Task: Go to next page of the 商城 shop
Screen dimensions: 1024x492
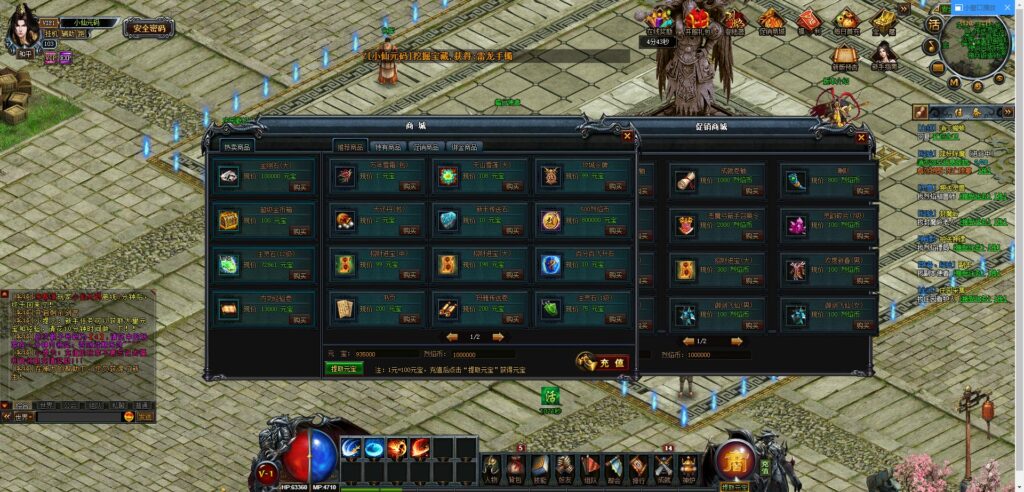Action: (x=498, y=337)
